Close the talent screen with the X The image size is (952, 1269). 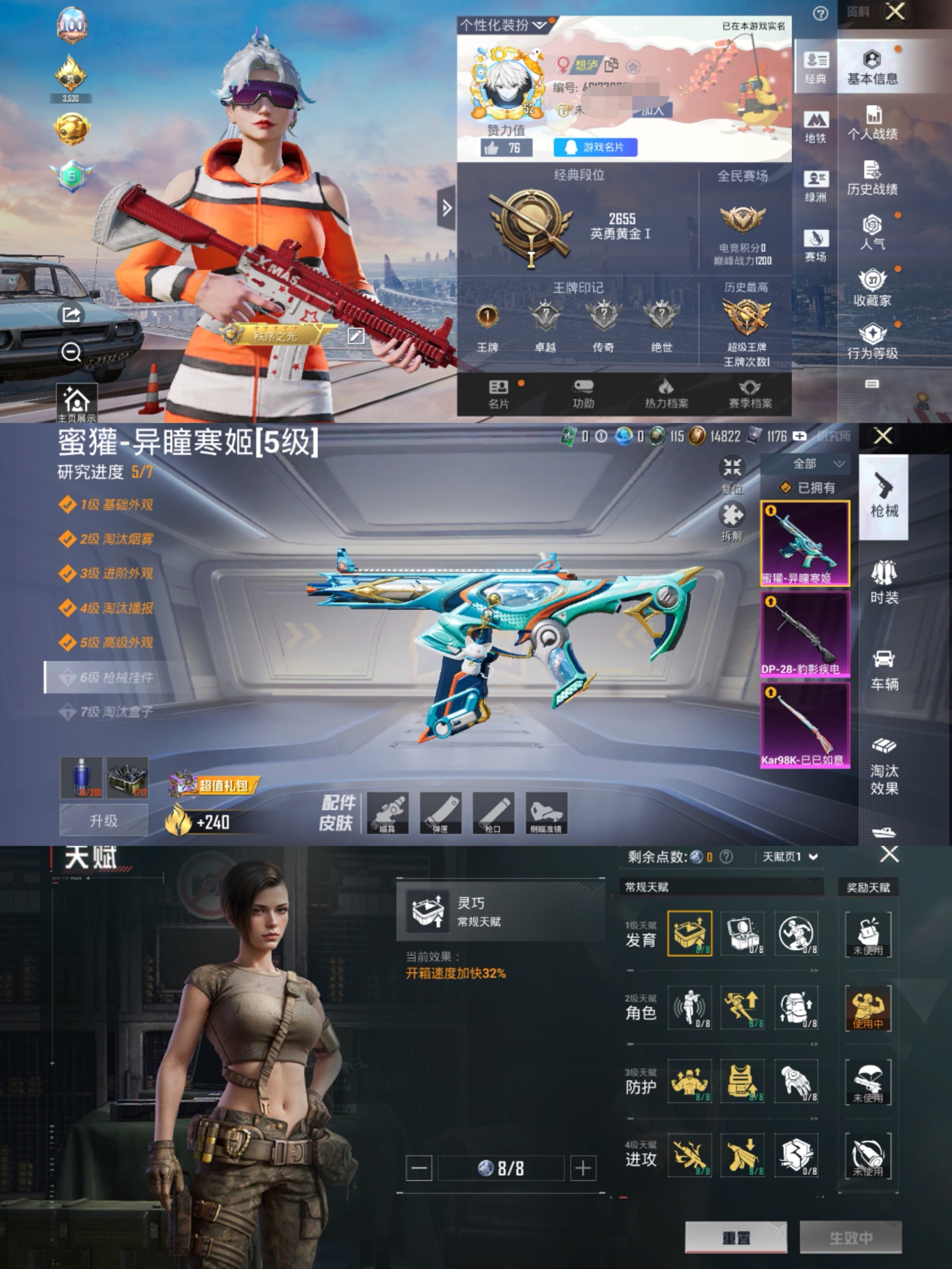pyautogui.click(x=889, y=855)
